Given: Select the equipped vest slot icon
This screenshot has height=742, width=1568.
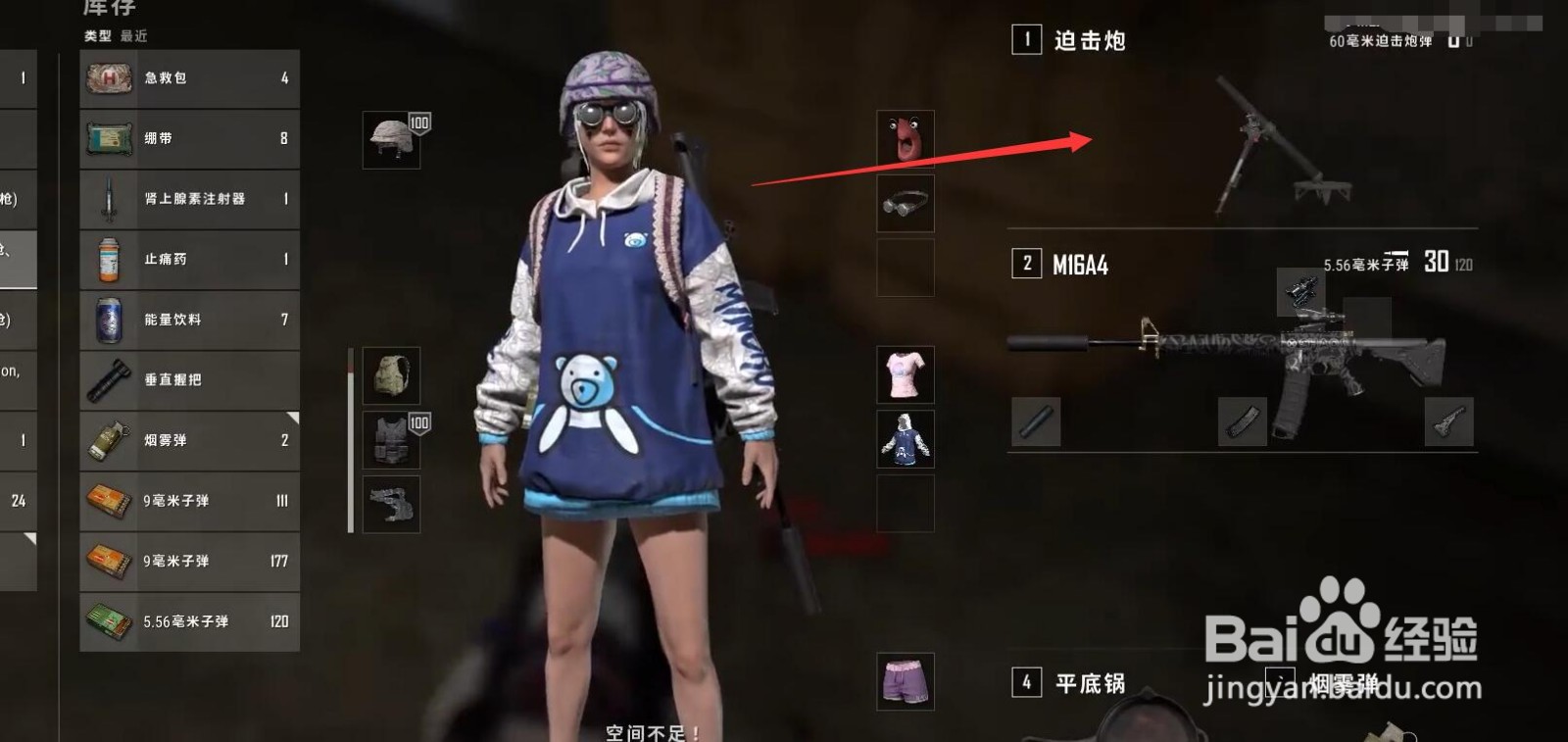Looking at the screenshot, I should click(391, 438).
